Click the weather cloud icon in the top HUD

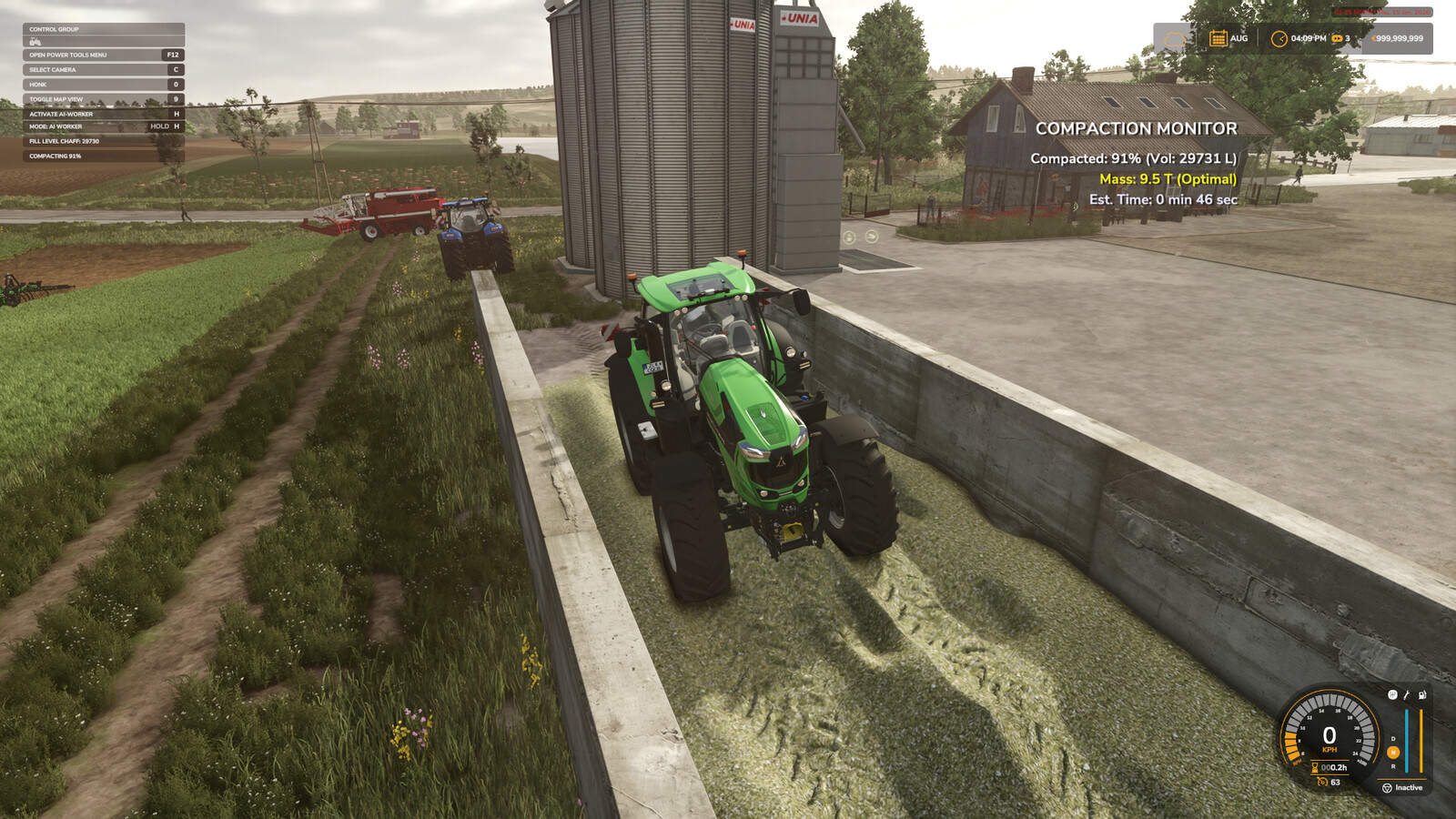pos(1175,38)
